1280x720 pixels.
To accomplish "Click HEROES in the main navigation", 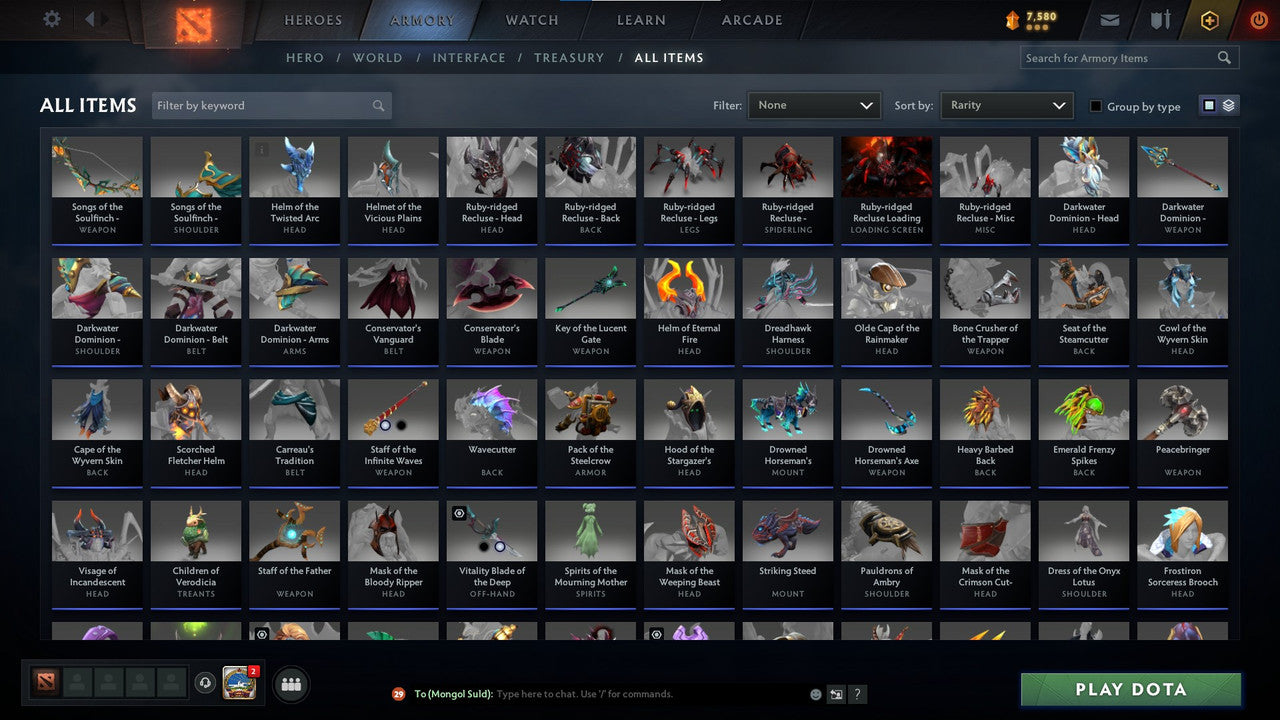I will pyautogui.click(x=312, y=19).
